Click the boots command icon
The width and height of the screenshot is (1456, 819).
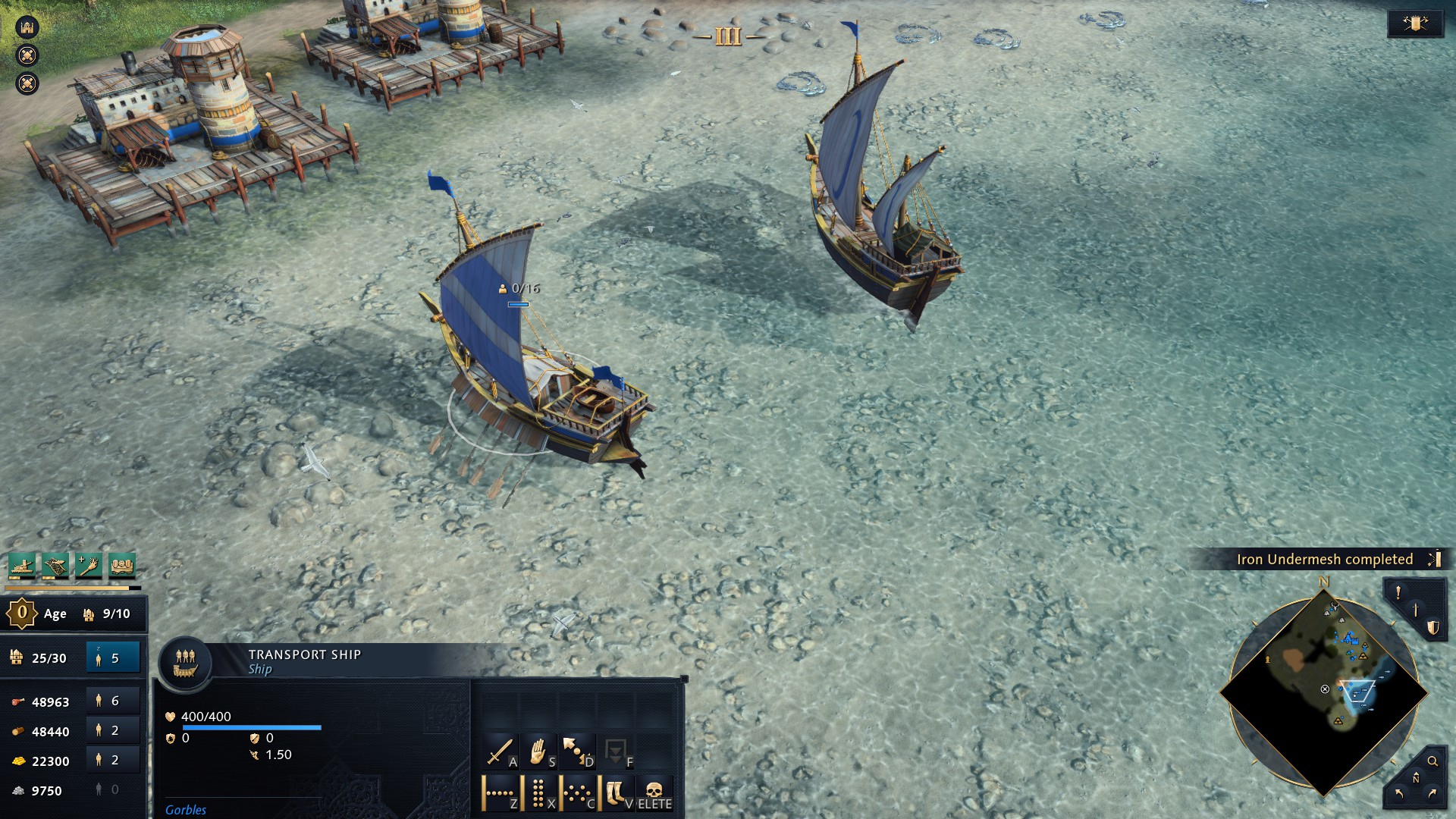pos(616,793)
